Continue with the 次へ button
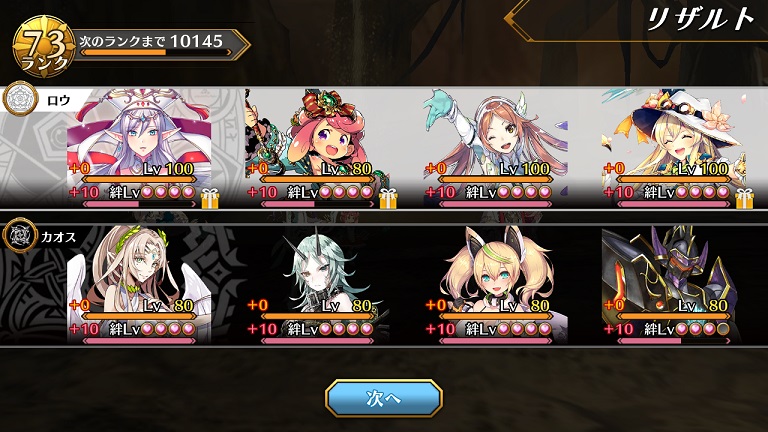This screenshot has height=432, width=768. point(384,397)
